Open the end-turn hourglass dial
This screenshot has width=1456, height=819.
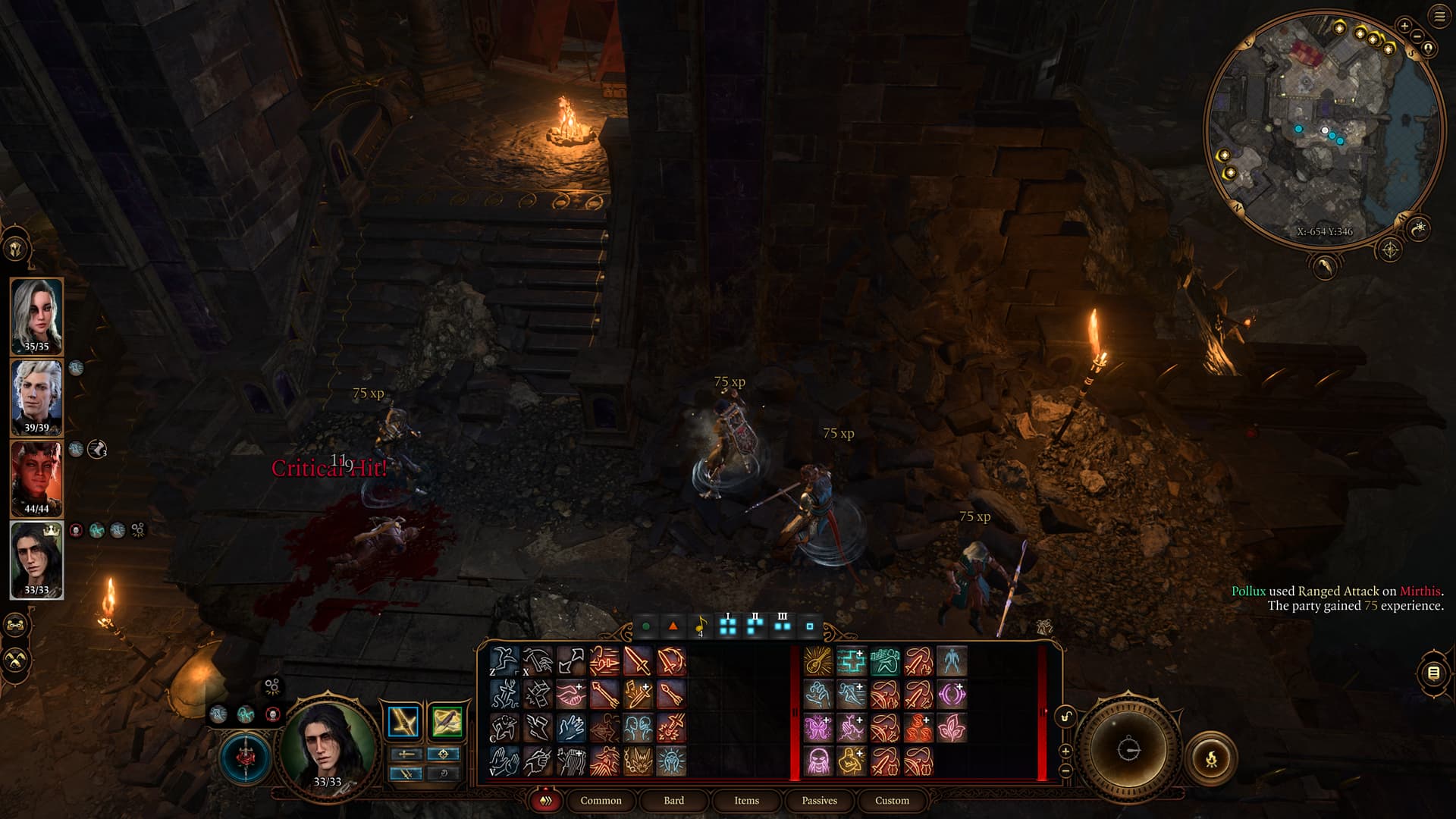coord(1128,749)
